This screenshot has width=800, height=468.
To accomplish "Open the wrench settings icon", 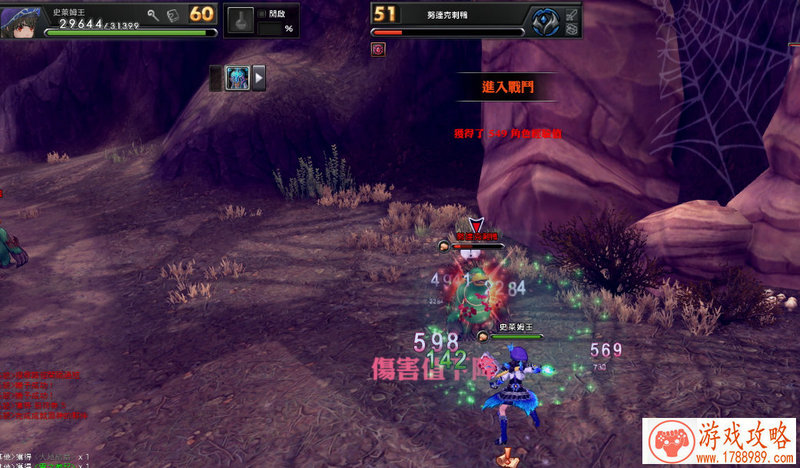I will tap(153, 14).
